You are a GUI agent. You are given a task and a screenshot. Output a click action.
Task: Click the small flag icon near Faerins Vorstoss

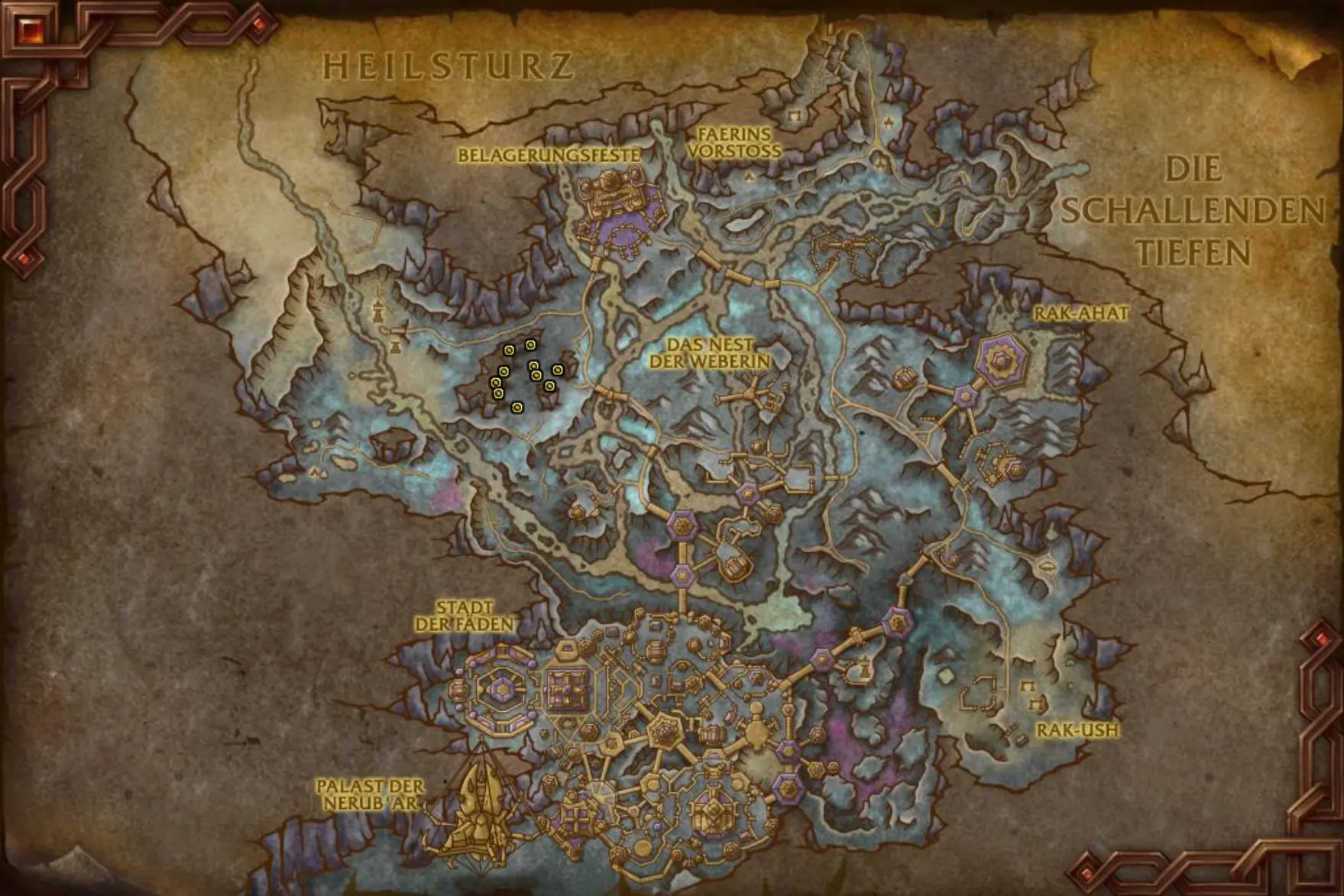pos(749,176)
